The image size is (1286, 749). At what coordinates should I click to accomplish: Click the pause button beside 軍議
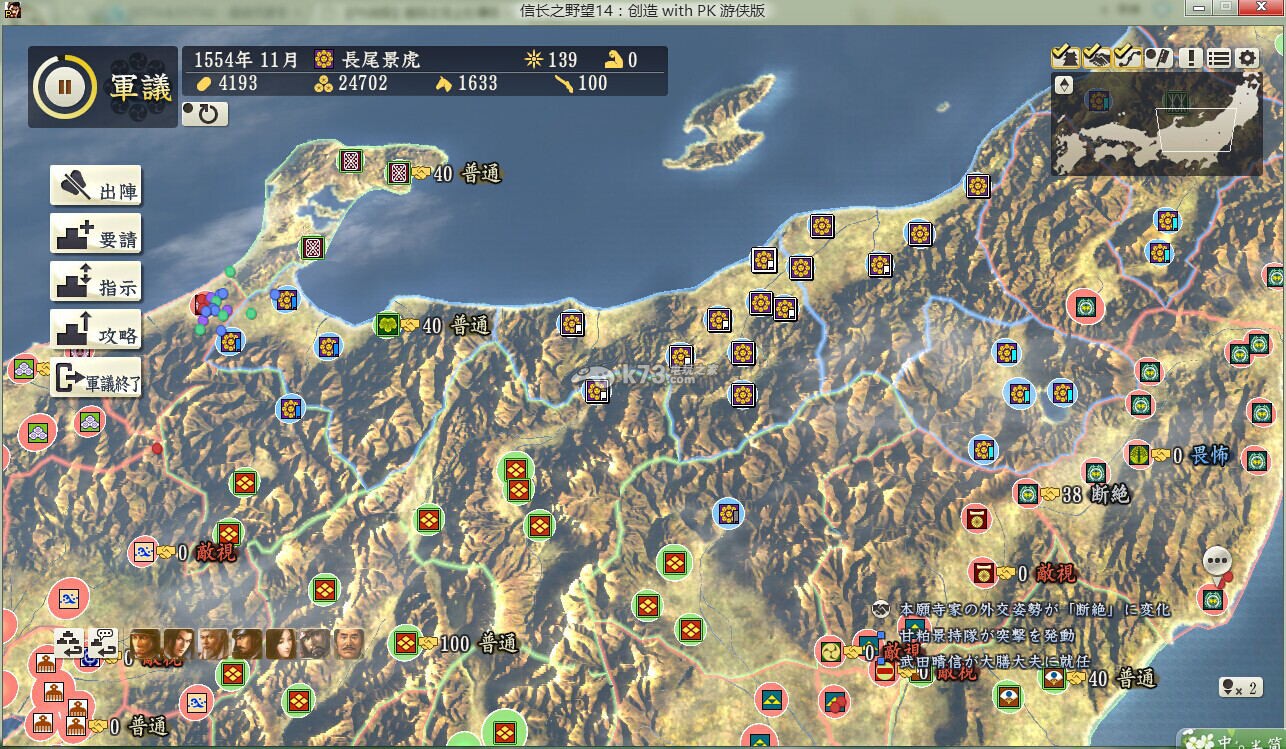(65, 86)
